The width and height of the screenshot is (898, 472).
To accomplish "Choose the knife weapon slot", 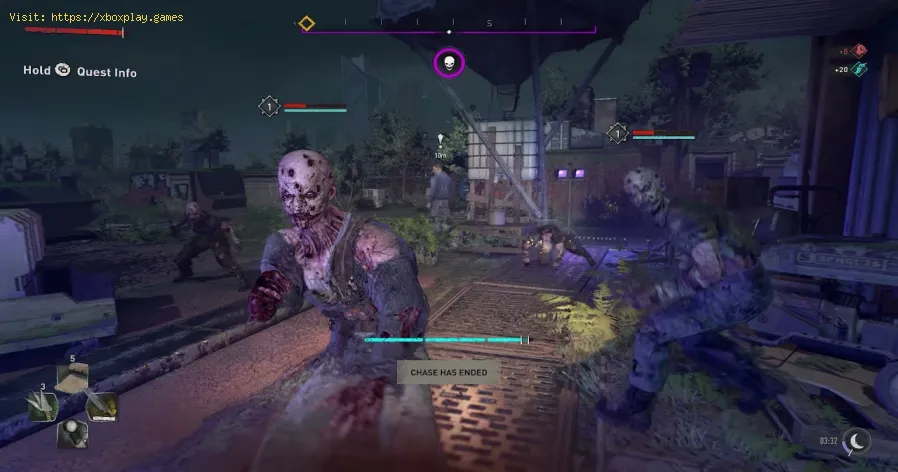I will [101, 406].
